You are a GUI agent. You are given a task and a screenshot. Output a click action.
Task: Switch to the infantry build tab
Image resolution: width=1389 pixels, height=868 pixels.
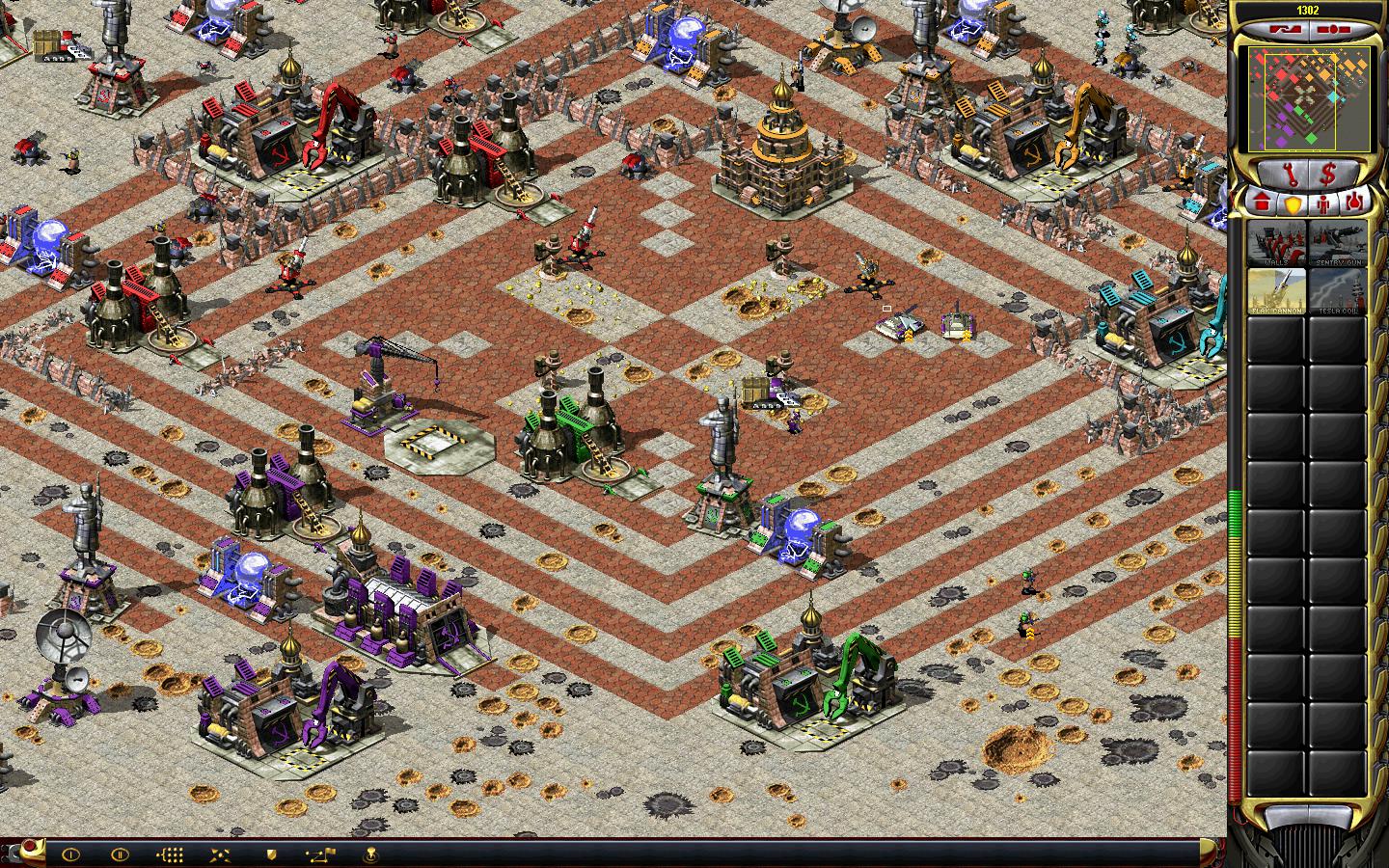[x=1324, y=203]
